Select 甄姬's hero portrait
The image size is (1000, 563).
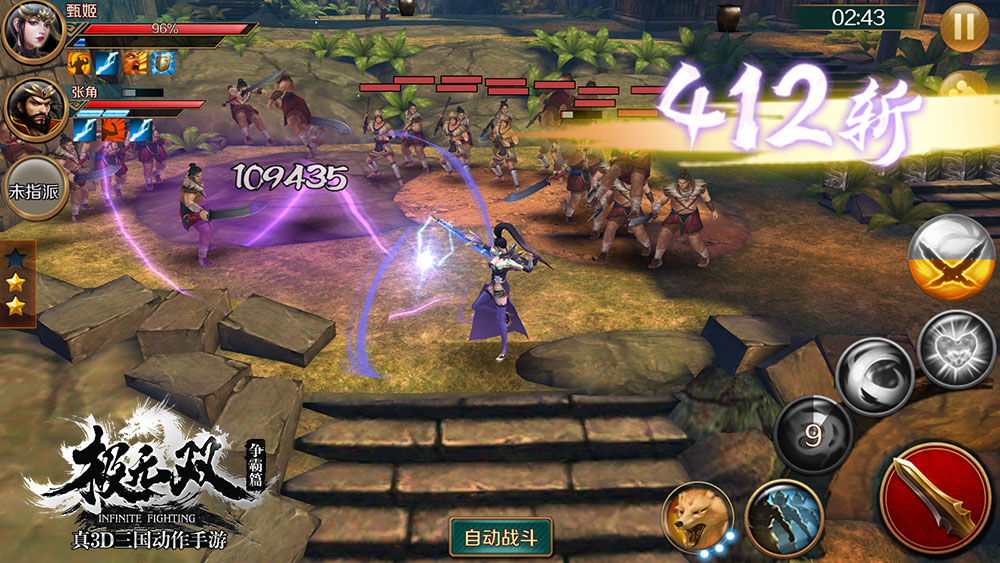point(33,31)
